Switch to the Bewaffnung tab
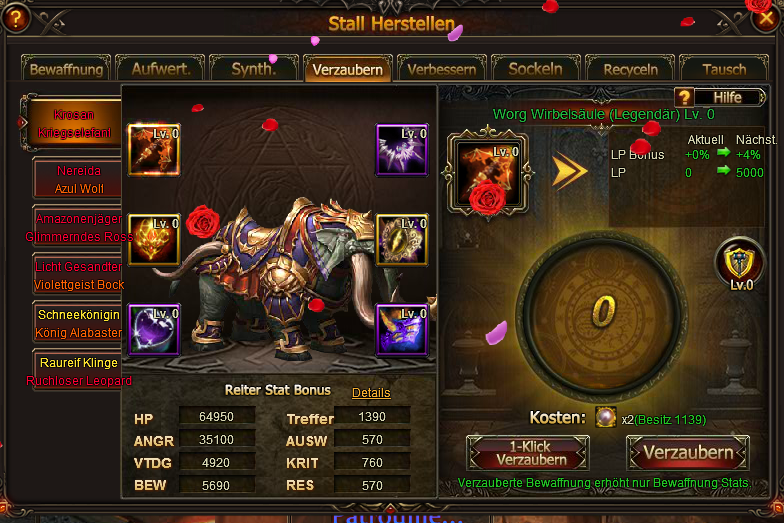The height and width of the screenshot is (523, 784). pyautogui.click(x=67, y=70)
